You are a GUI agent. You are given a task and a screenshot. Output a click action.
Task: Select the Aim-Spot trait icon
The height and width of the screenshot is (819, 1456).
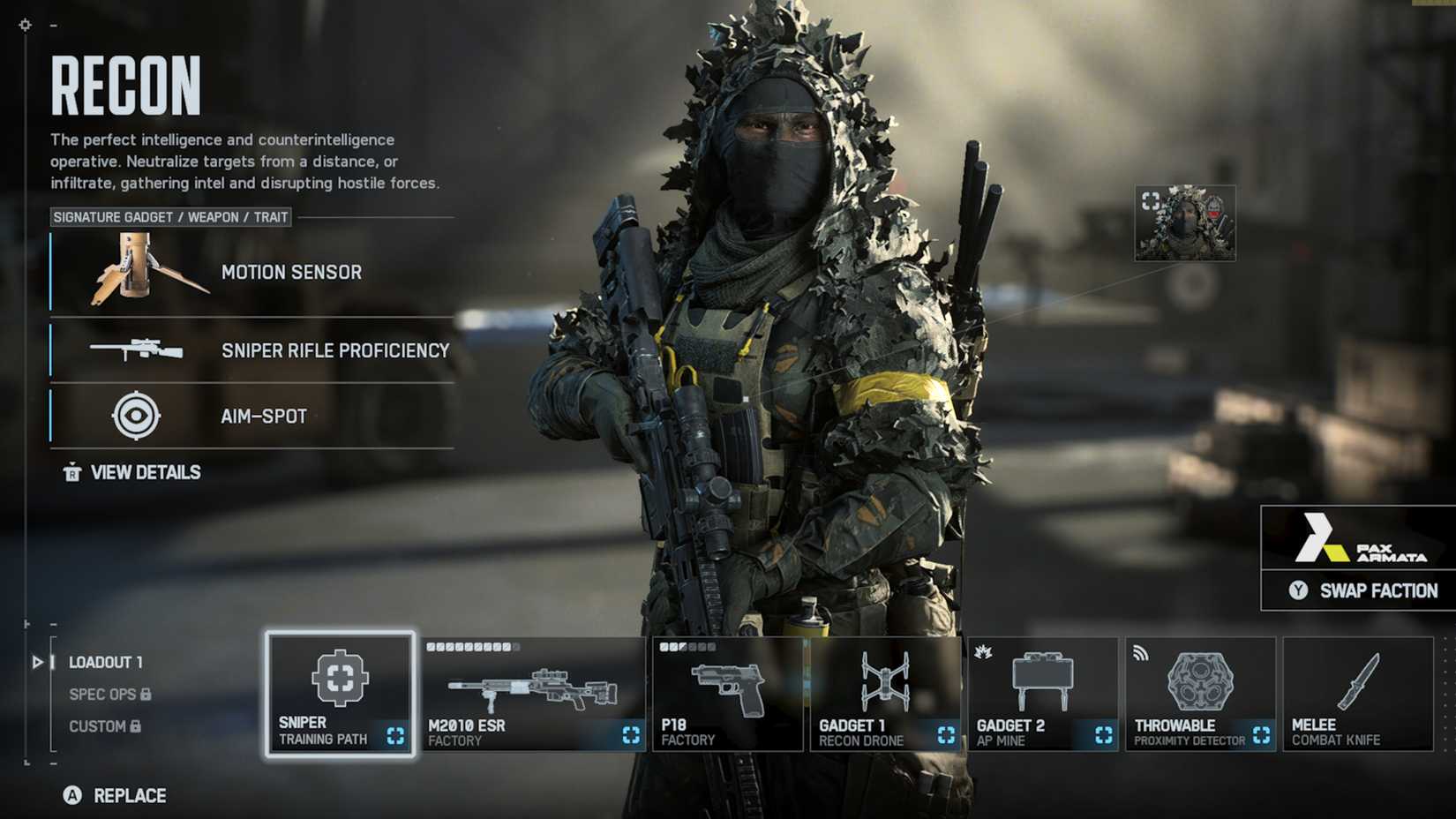(x=134, y=416)
